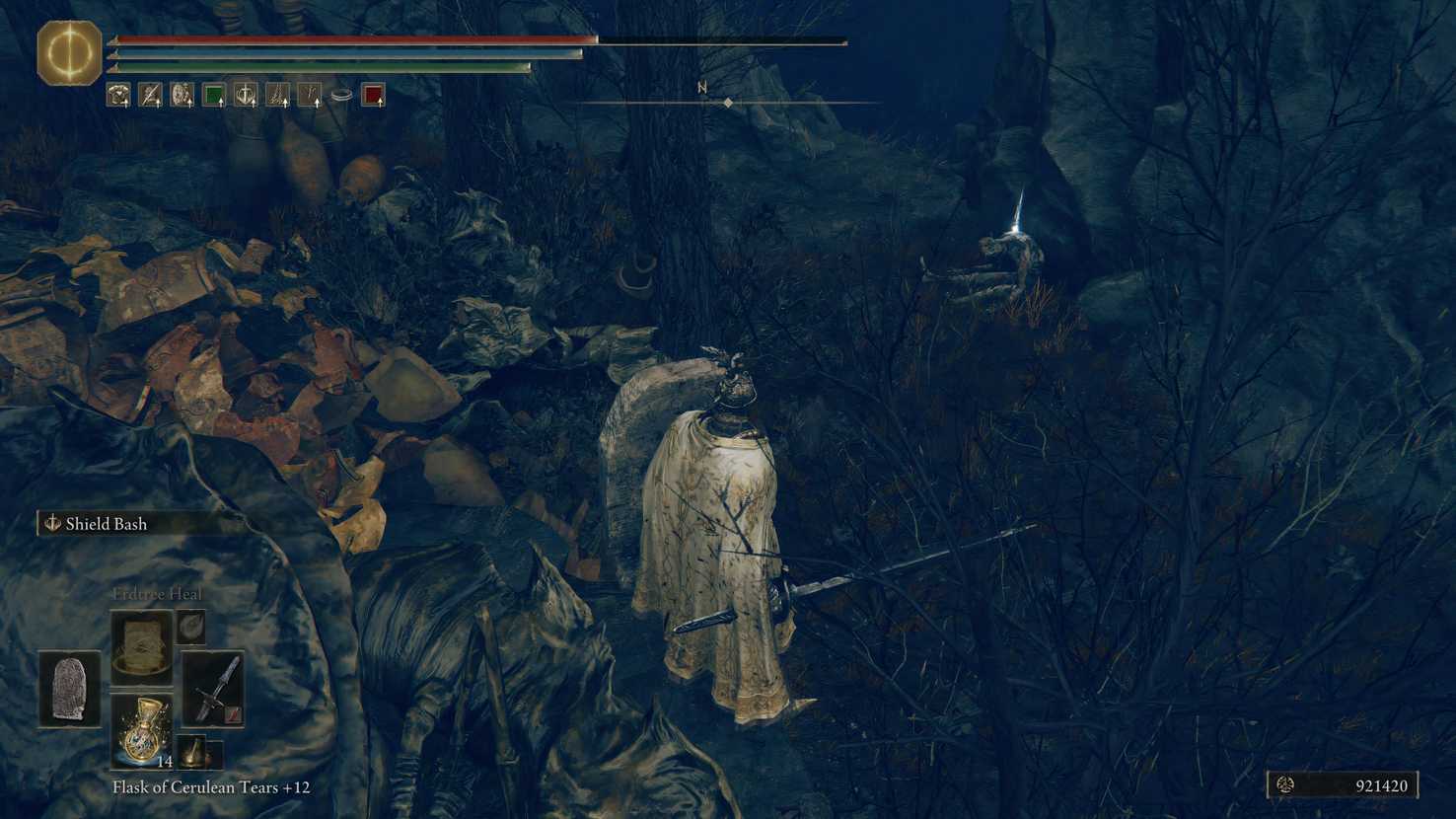
Task: Click the rune currency icon bottom-right
Action: [1285, 786]
